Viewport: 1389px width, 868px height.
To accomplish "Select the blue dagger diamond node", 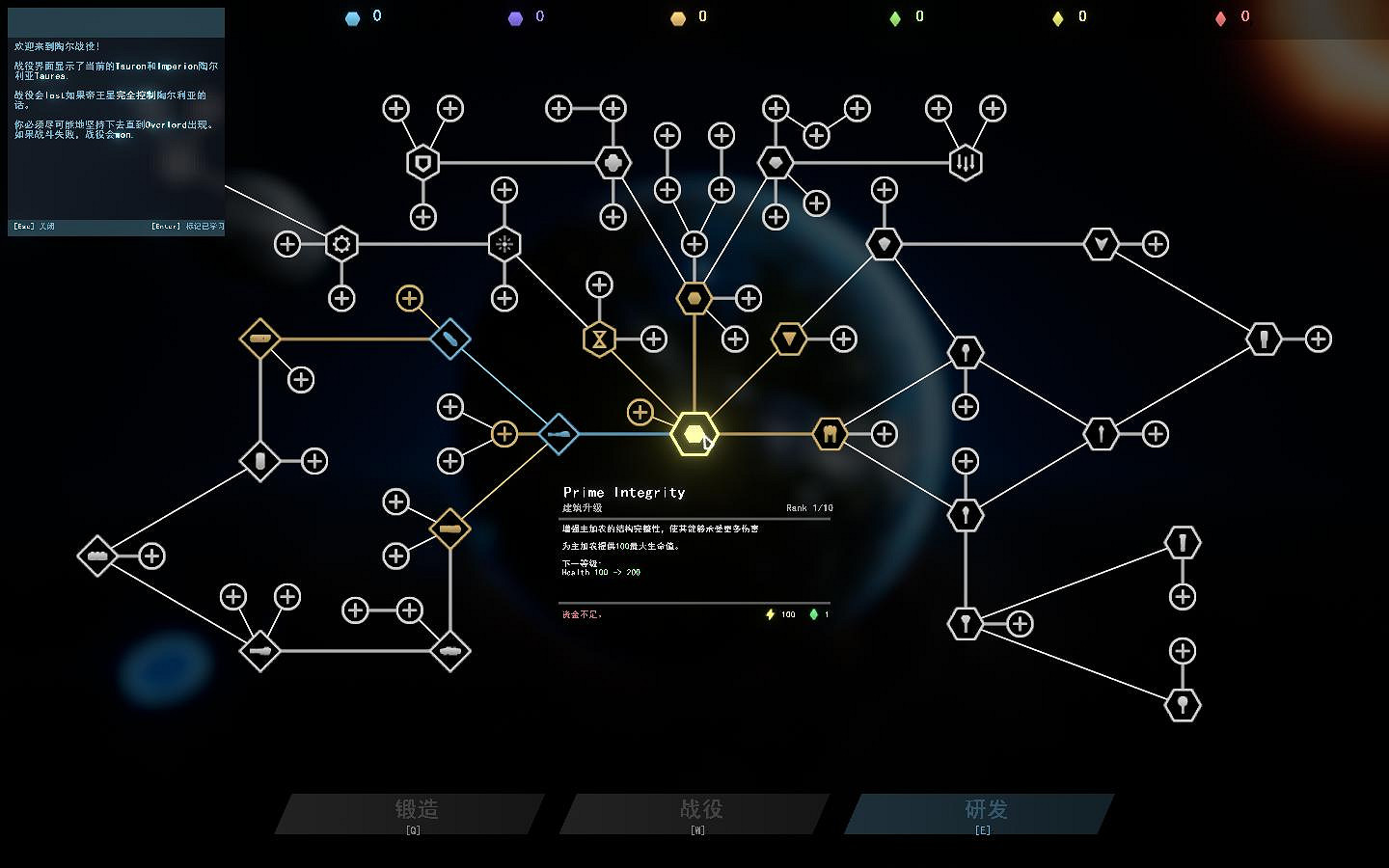I will (x=449, y=339).
